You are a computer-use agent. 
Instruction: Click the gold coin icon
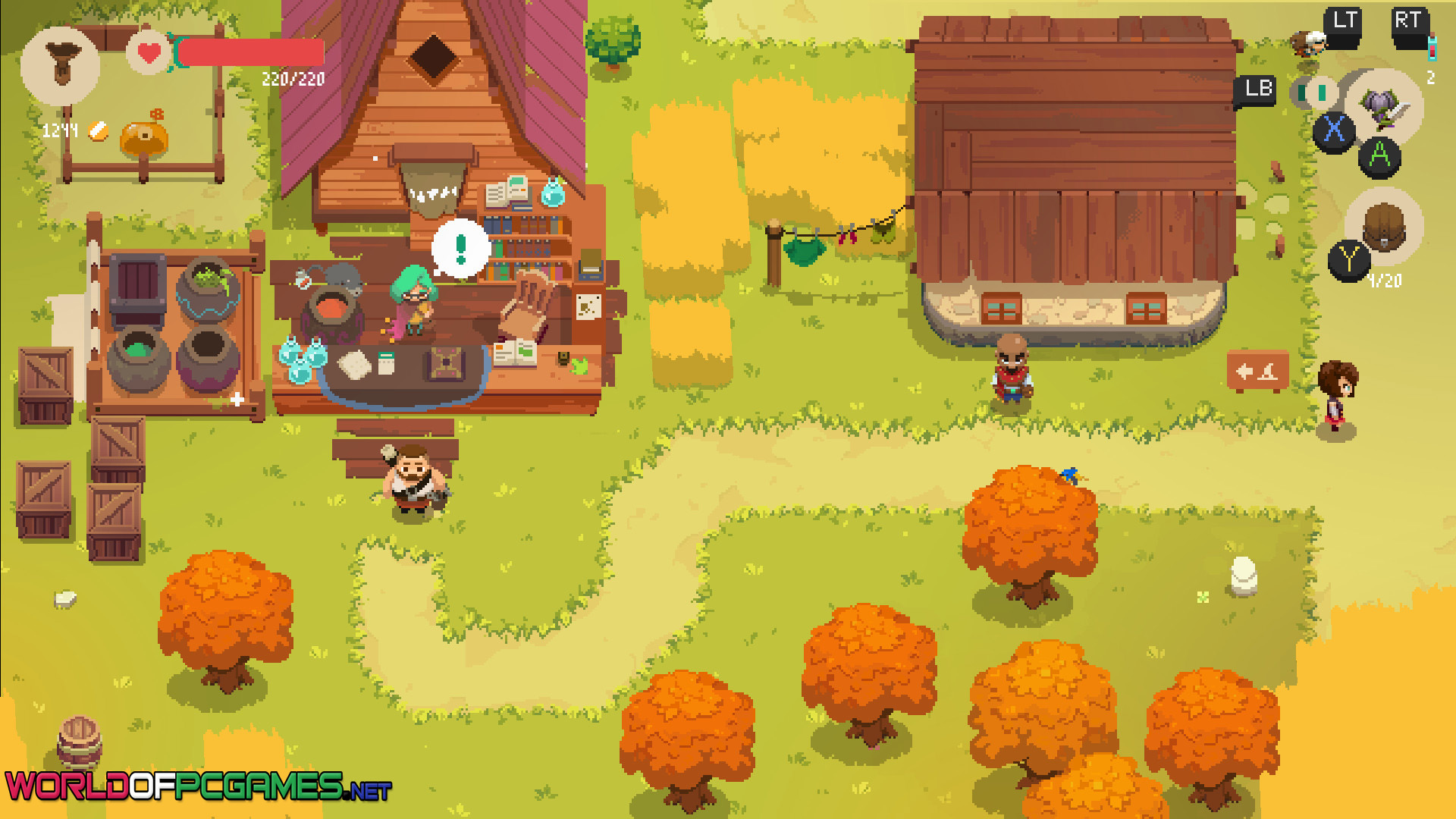click(x=98, y=131)
